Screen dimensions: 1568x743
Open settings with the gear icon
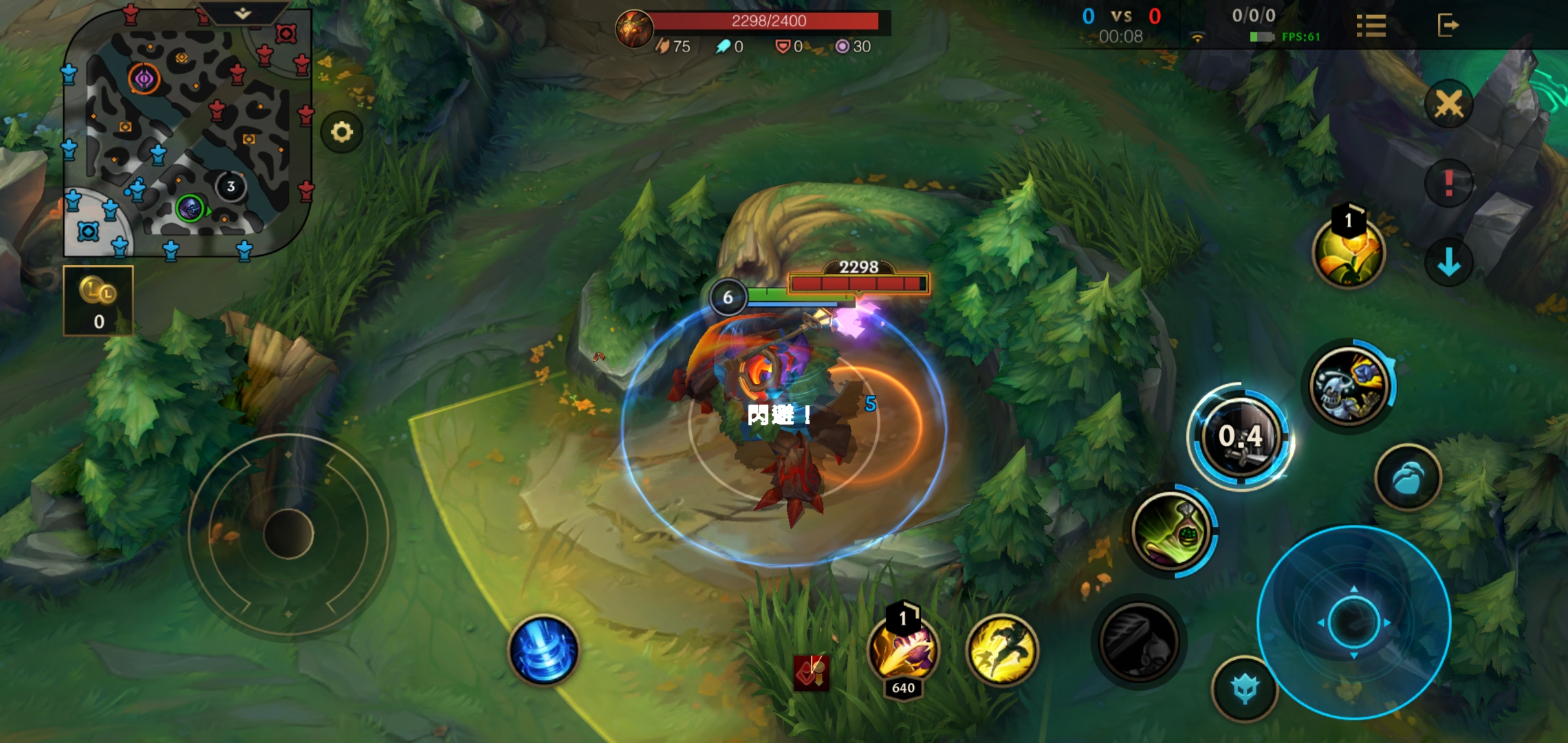[x=342, y=131]
